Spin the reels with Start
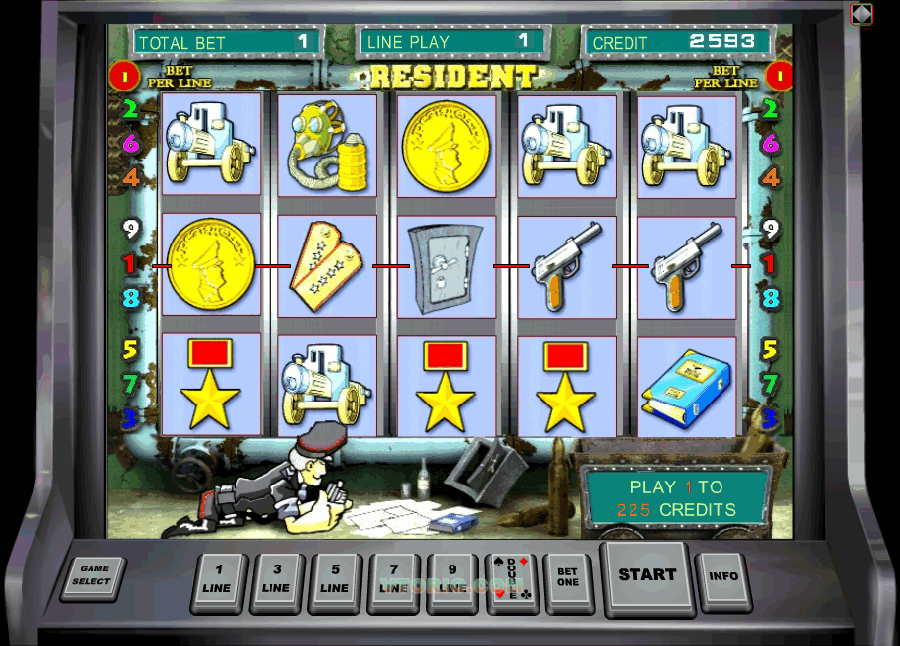 [646, 575]
